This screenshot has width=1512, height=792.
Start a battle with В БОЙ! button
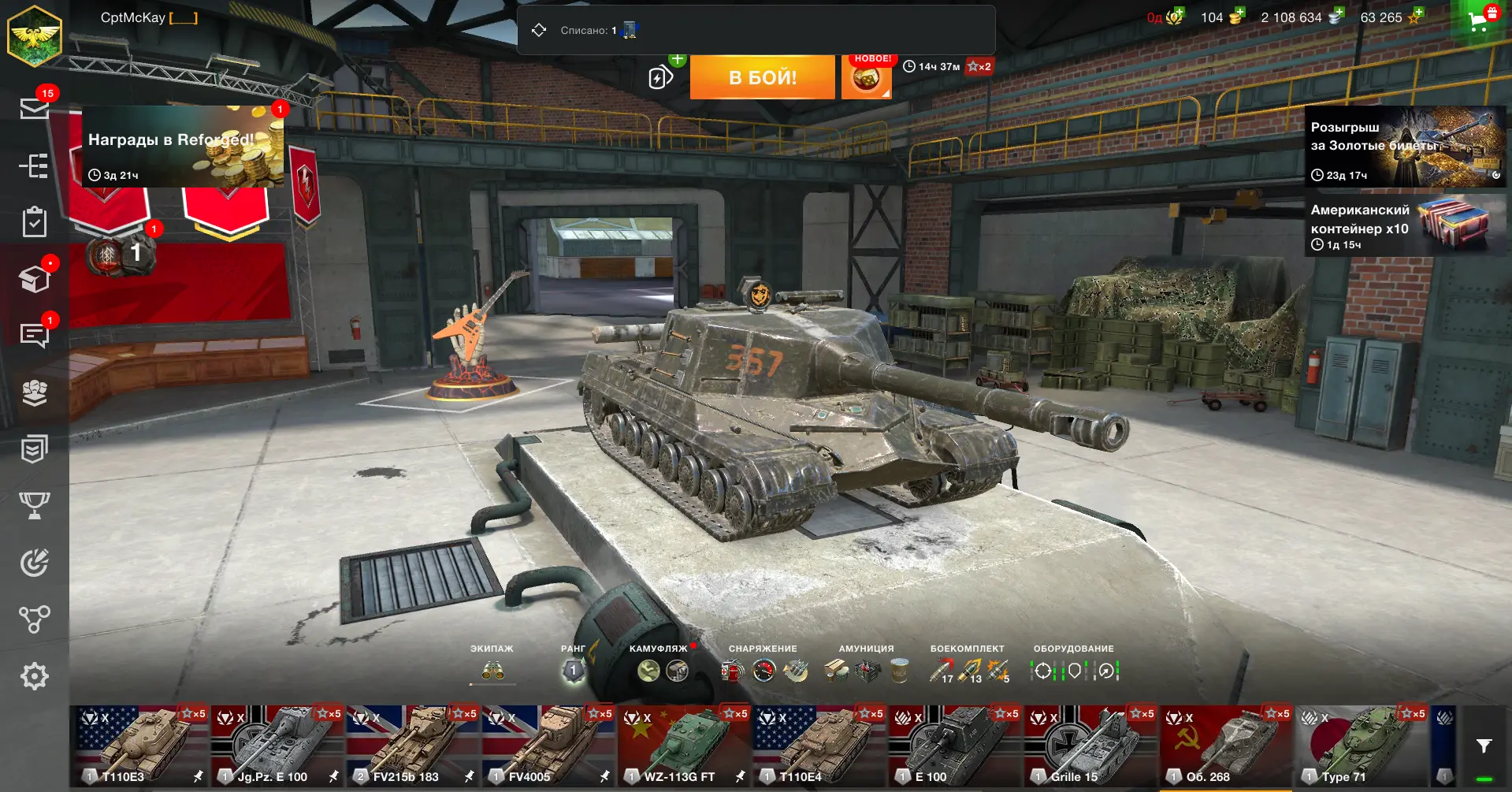[762, 77]
